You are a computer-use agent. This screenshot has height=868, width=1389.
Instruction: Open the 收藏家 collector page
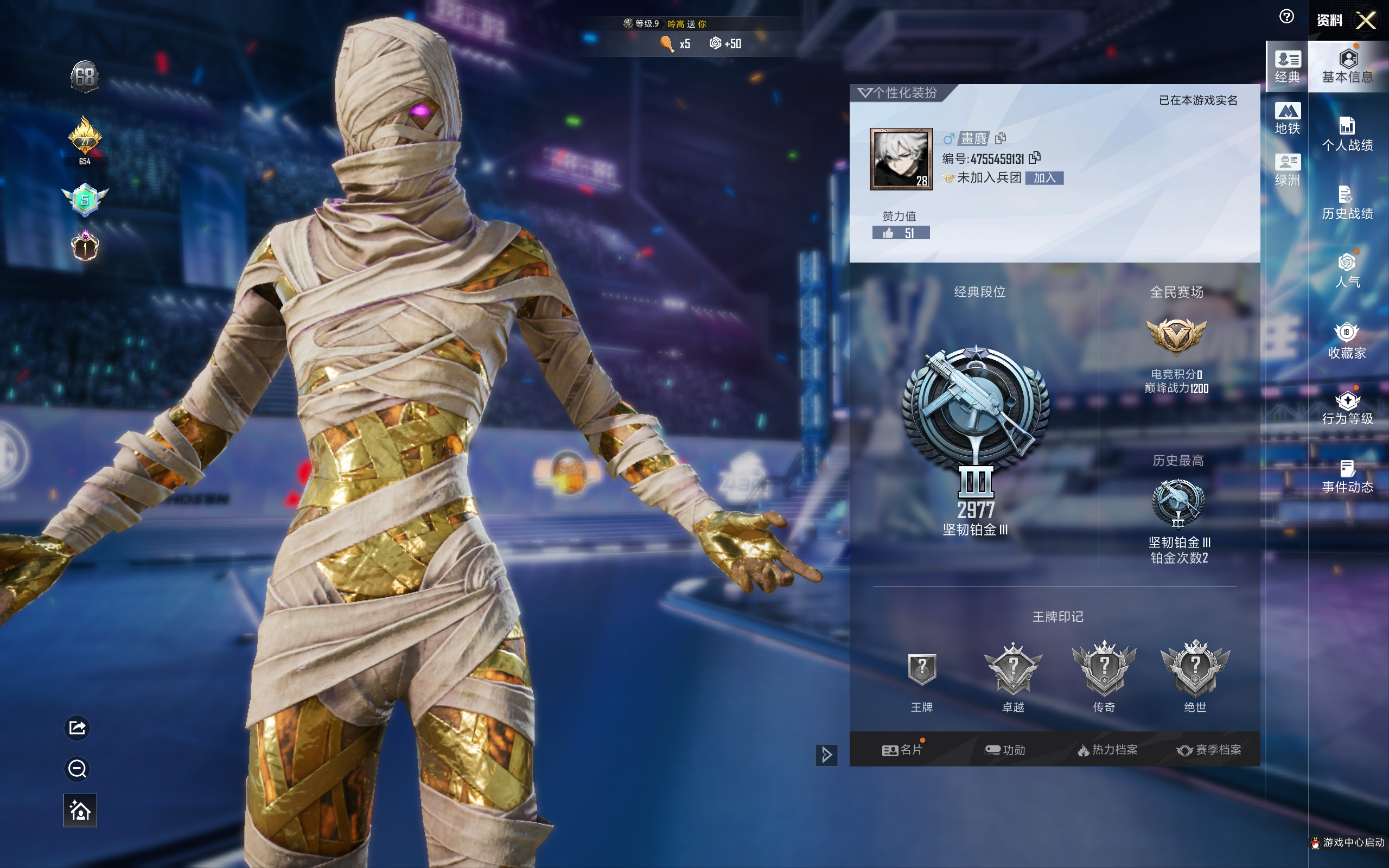(x=1347, y=341)
